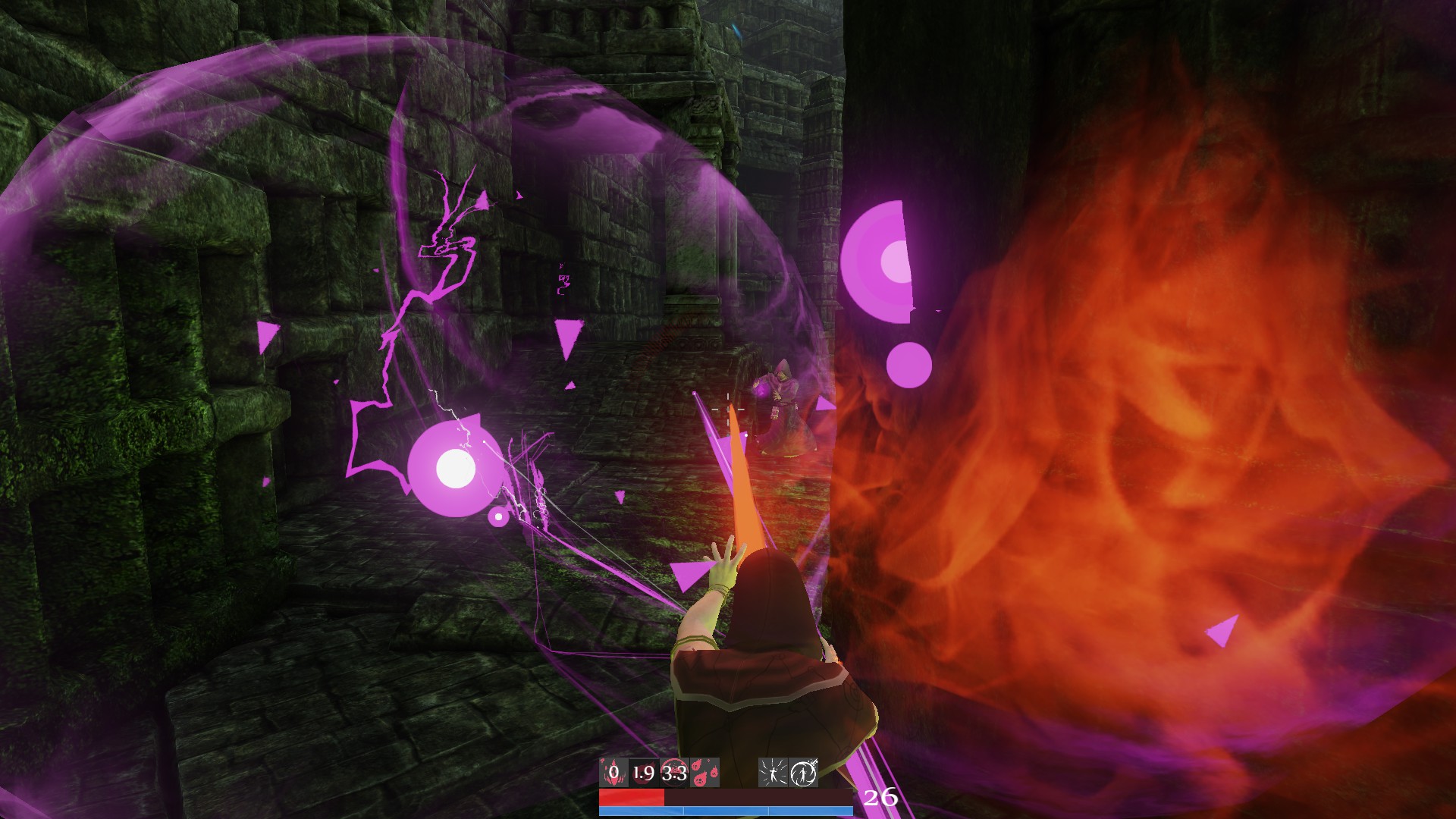The image size is (1456, 819).
Task: Select the circular dash ability icon
Action: coord(805,772)
